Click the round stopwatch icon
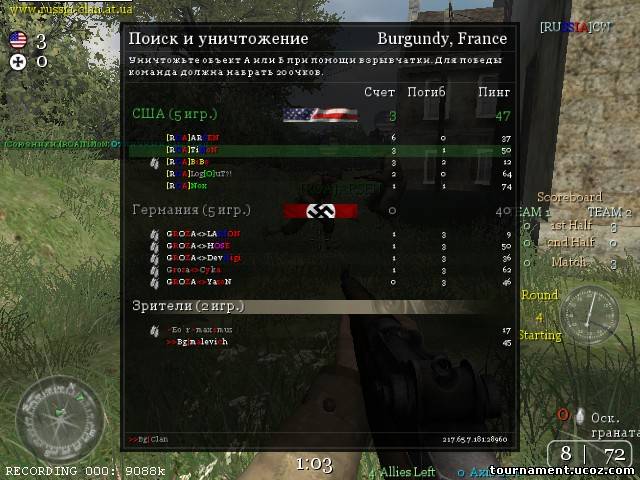The height and width of the screenshot is (480, 640). click(x=589, y=313)
